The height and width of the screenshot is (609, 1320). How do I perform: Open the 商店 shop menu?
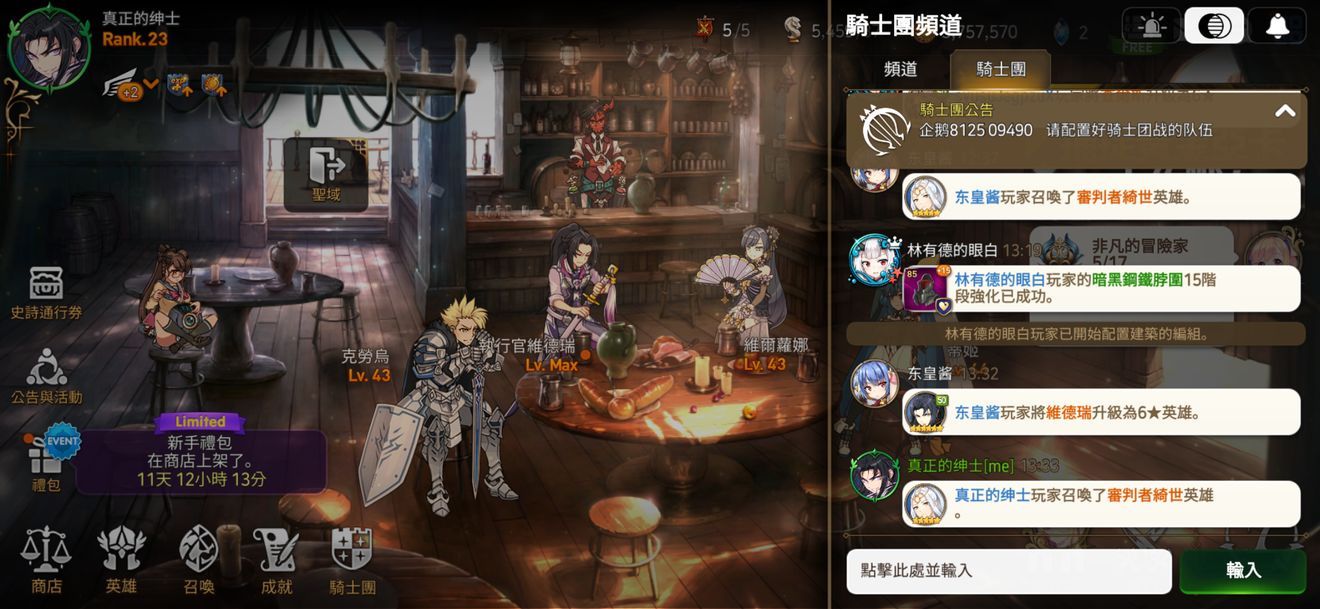pos(46,560)
